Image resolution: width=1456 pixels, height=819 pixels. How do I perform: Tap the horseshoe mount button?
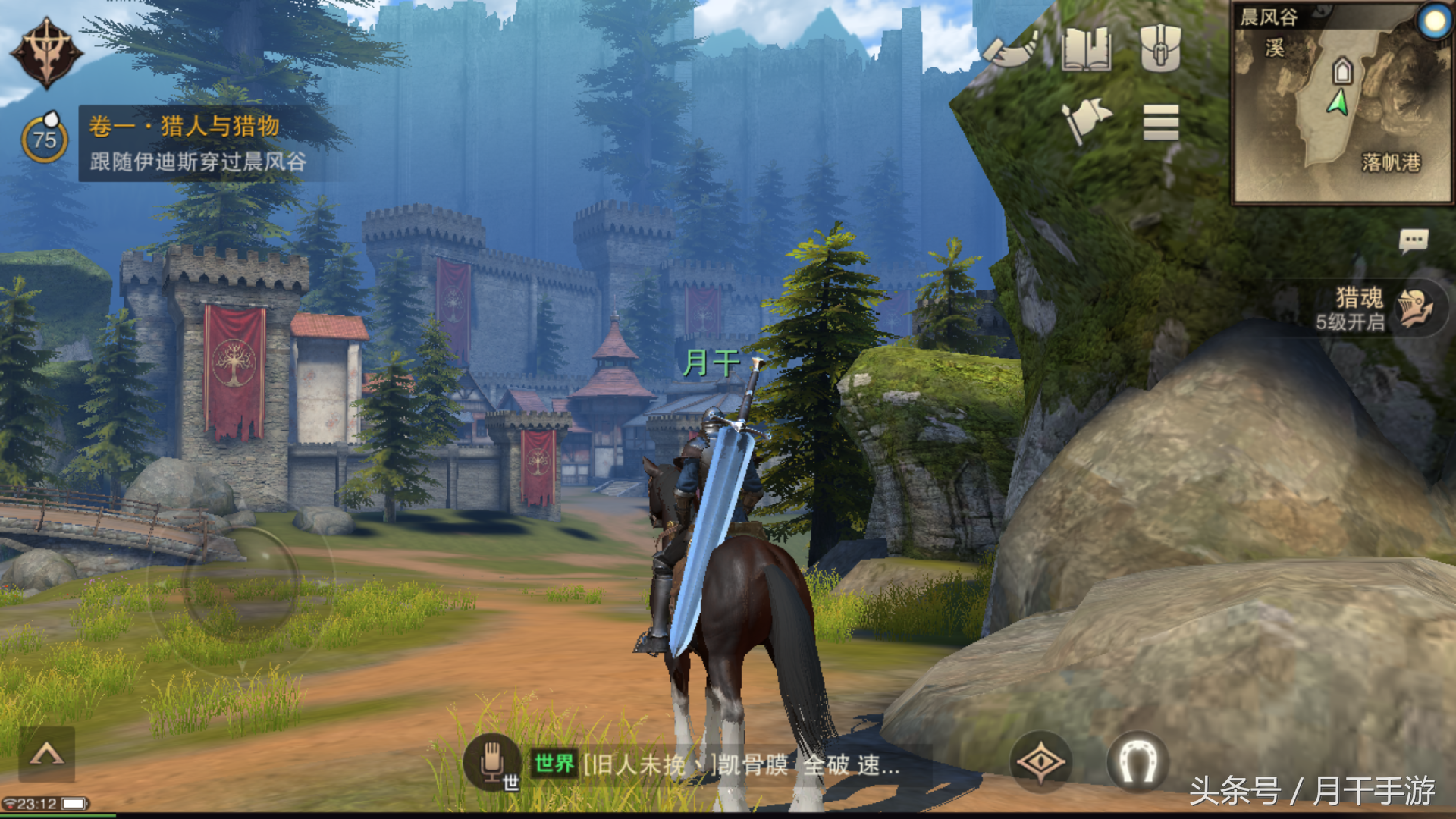tap(1137, 761)
